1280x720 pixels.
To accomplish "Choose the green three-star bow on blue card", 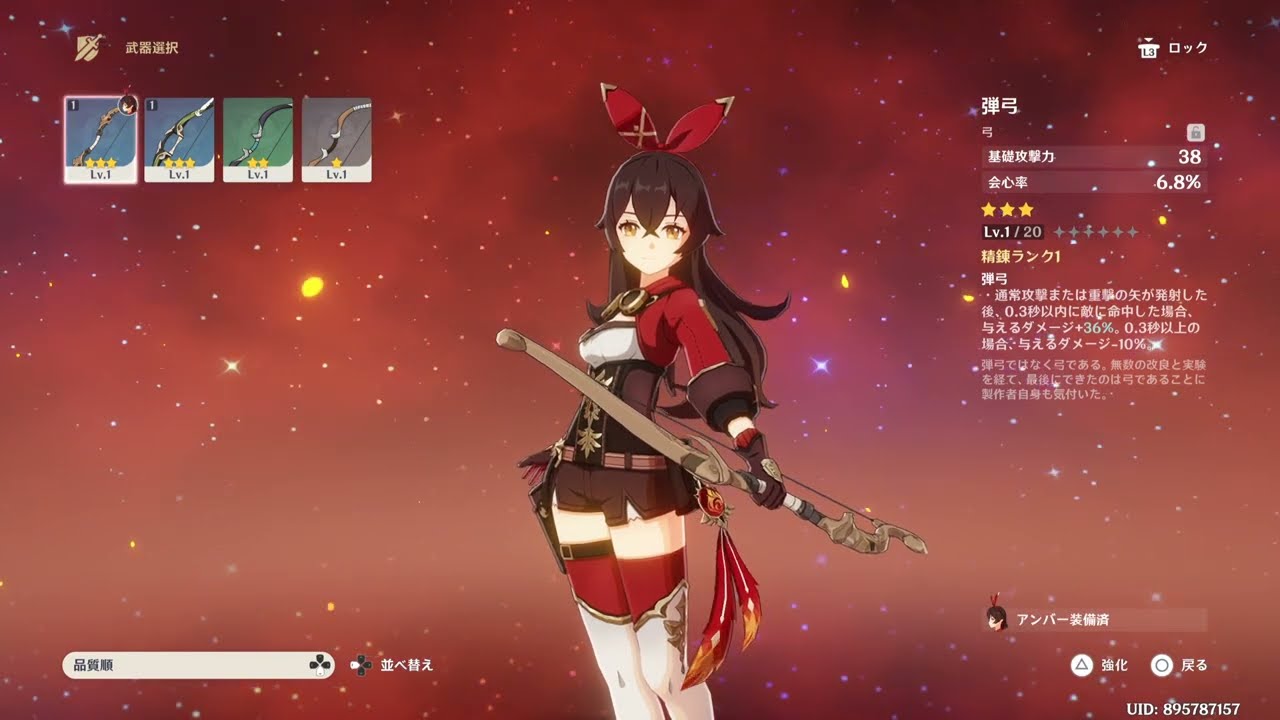I will (179, 139).
